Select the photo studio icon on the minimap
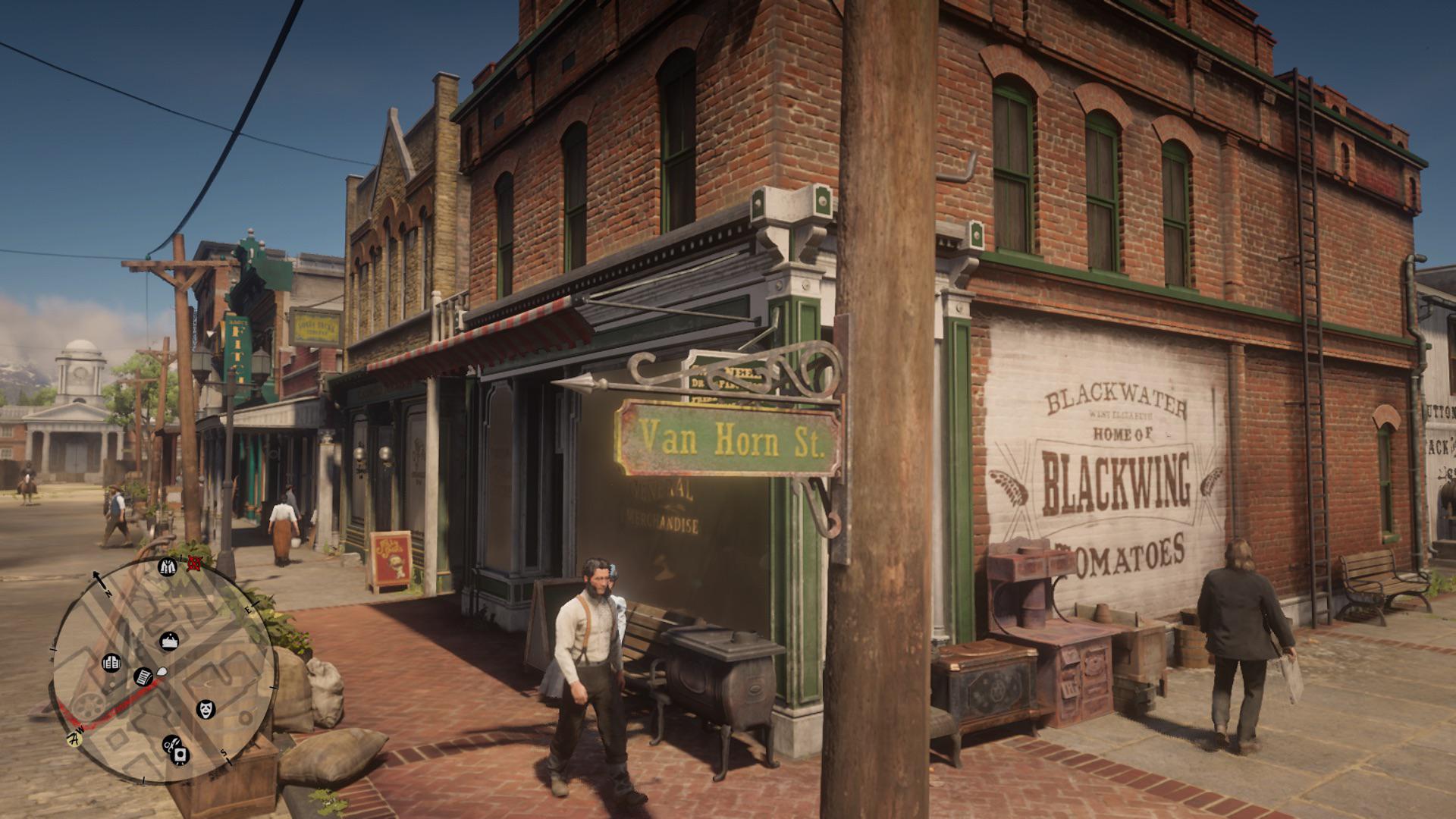Image resolution: width=1456 pixels, height=819 pixels. 180,755
